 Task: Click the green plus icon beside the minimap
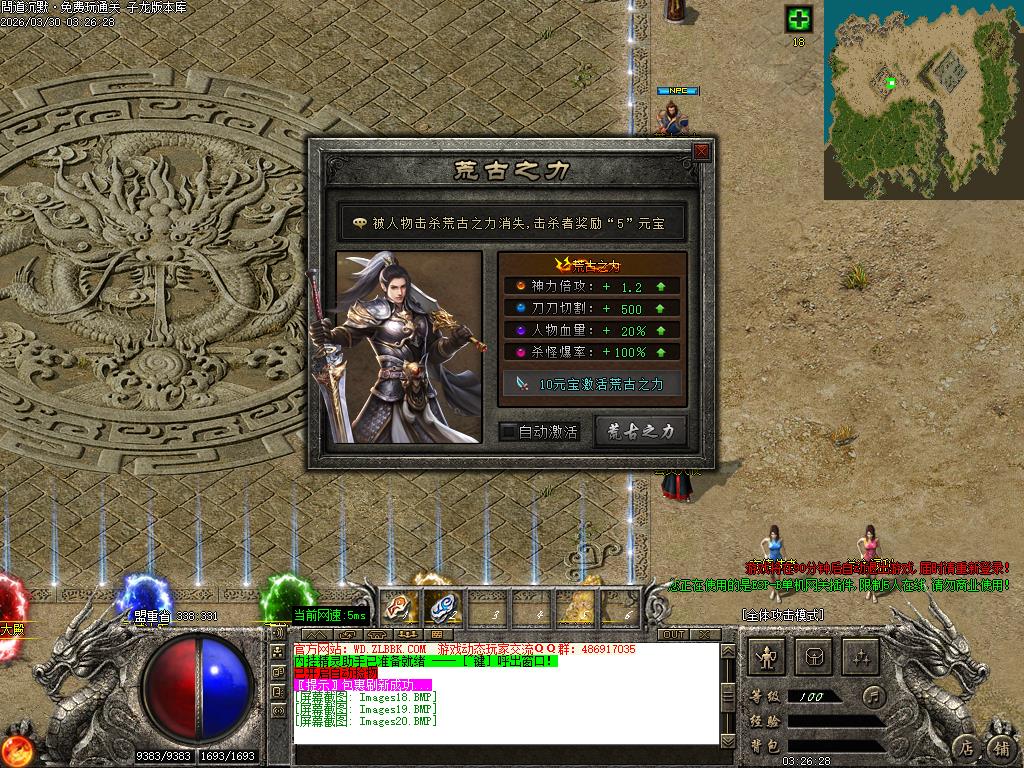click(798, 19)
